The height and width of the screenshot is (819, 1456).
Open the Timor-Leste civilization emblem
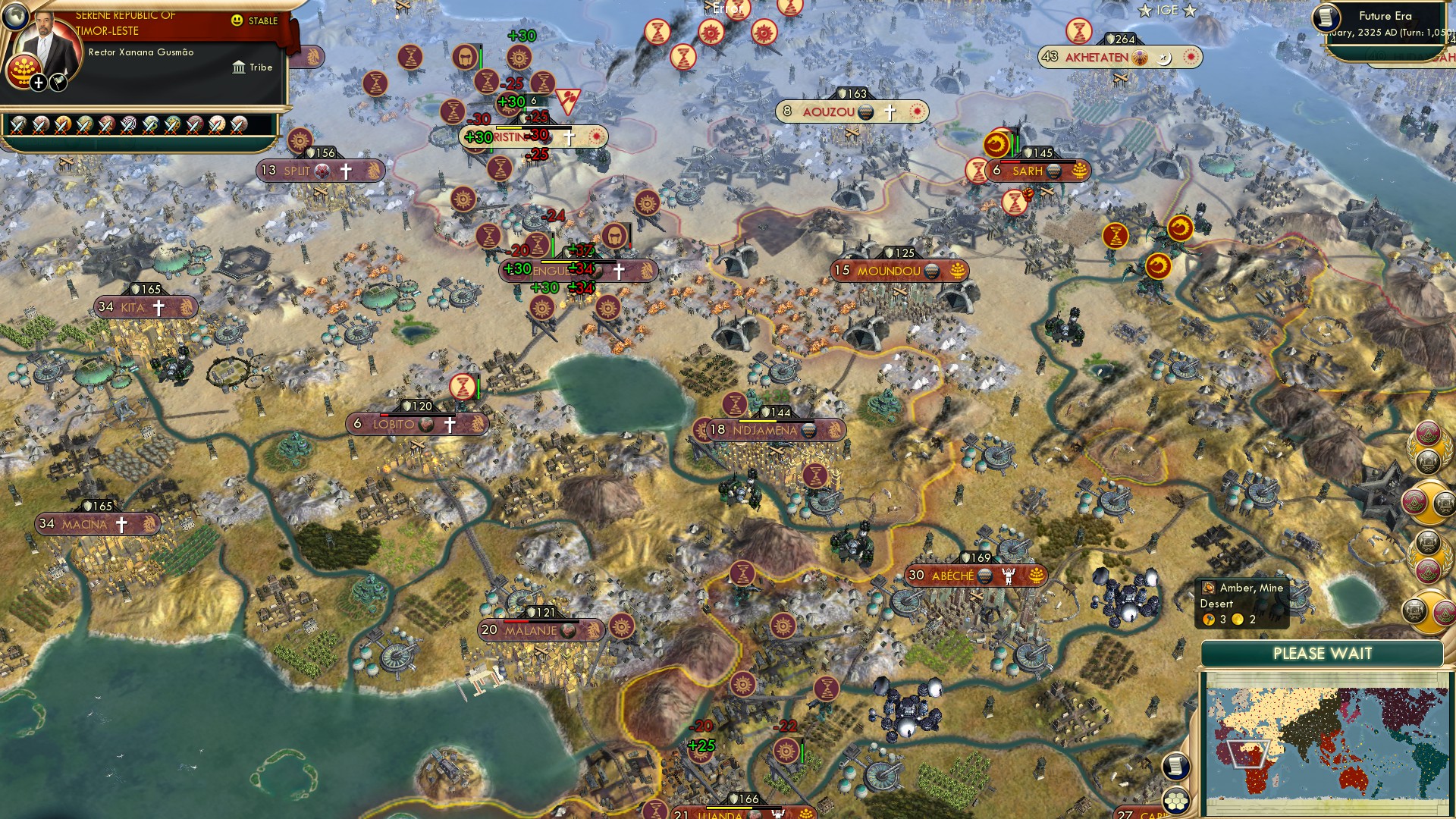click(24, 72)
